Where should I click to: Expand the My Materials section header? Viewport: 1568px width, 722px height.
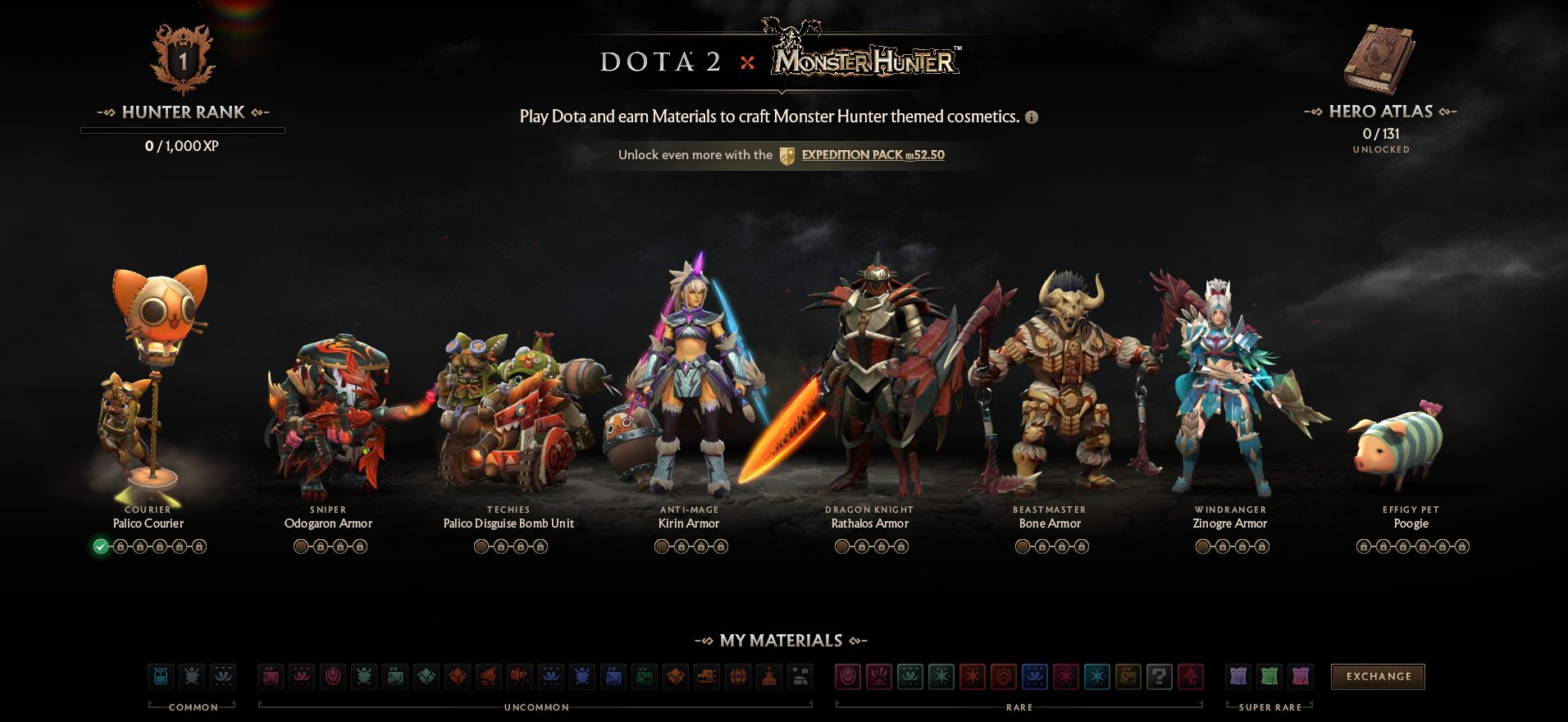784,642
